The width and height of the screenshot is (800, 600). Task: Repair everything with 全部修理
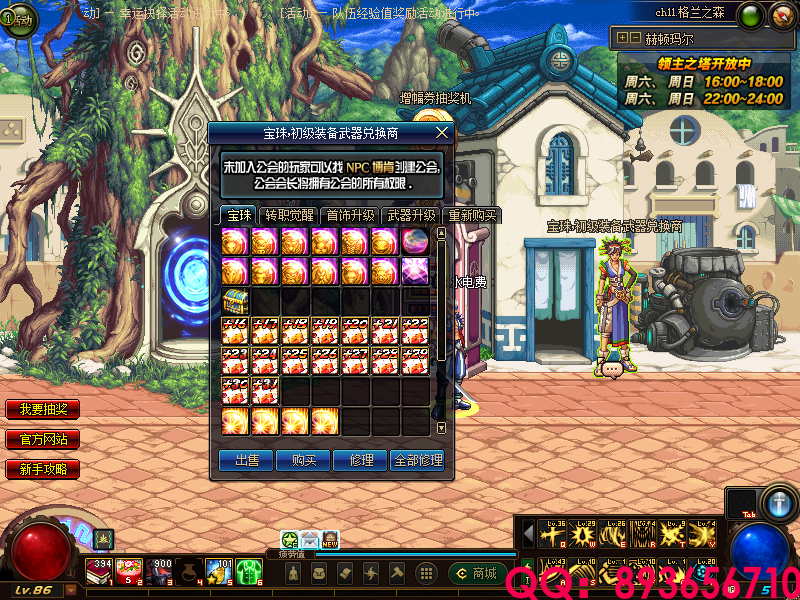pyautogui.click(x=418, y=460)
